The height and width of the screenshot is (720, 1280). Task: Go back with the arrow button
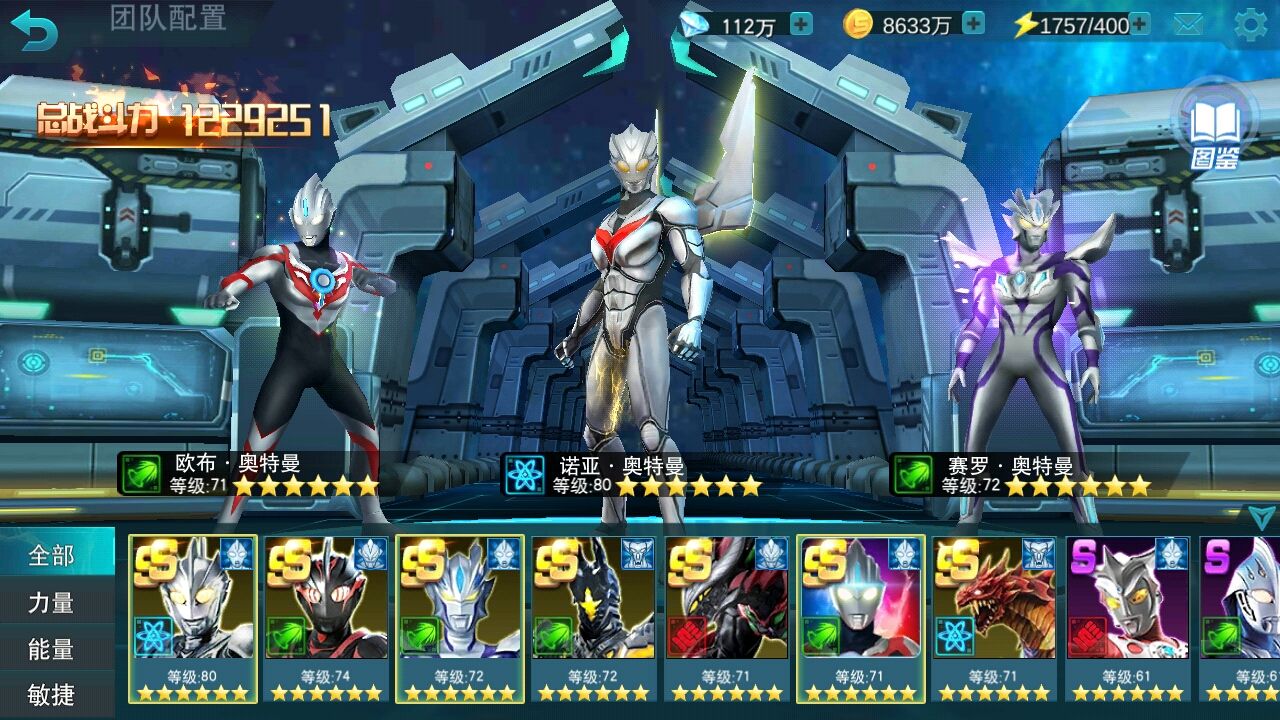34,30
